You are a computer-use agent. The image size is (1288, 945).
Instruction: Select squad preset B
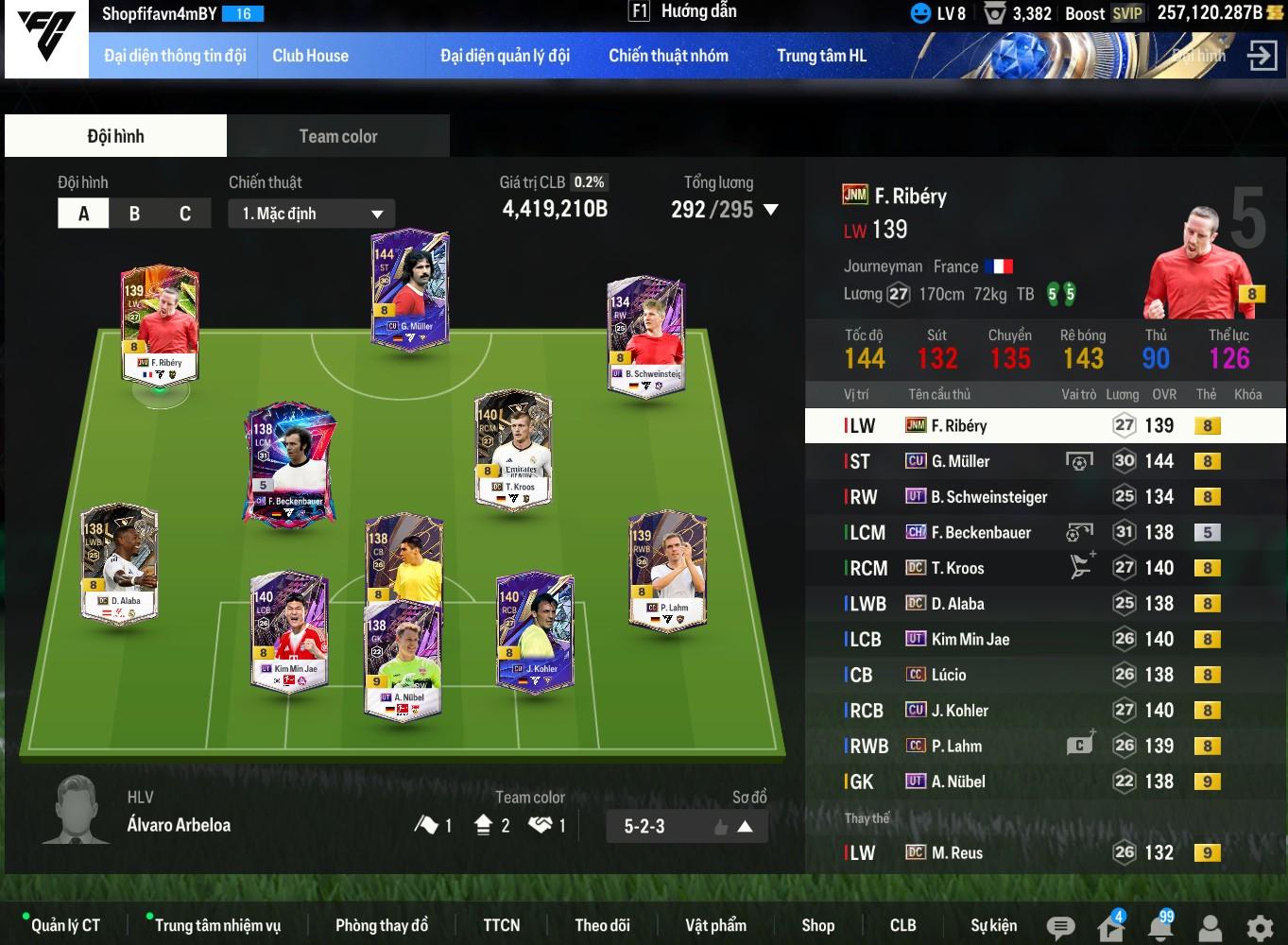click(134, 214)
